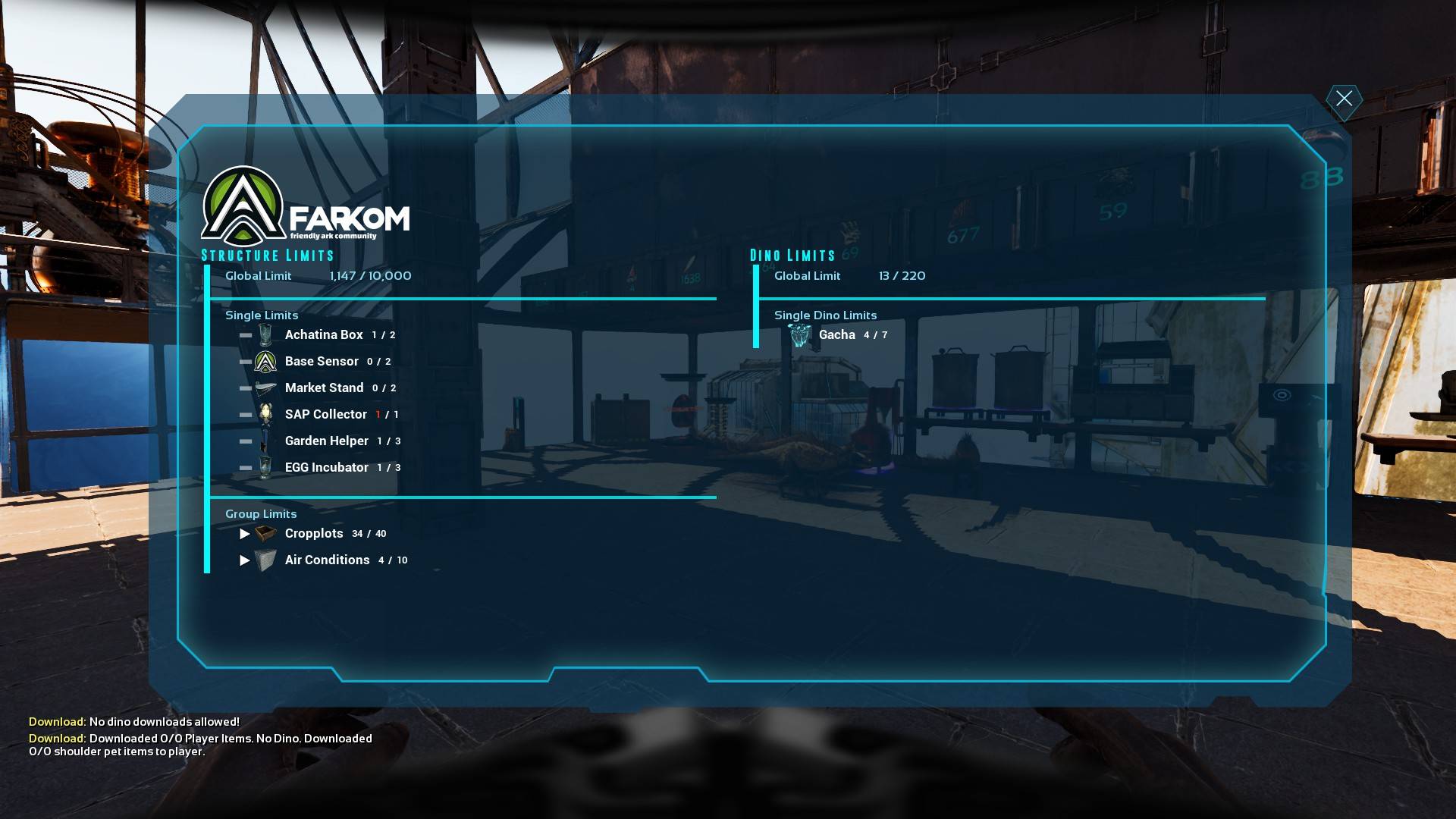Select the EGG Incubator limit row
Screen dimensions: 1456x819
[326, 467]
